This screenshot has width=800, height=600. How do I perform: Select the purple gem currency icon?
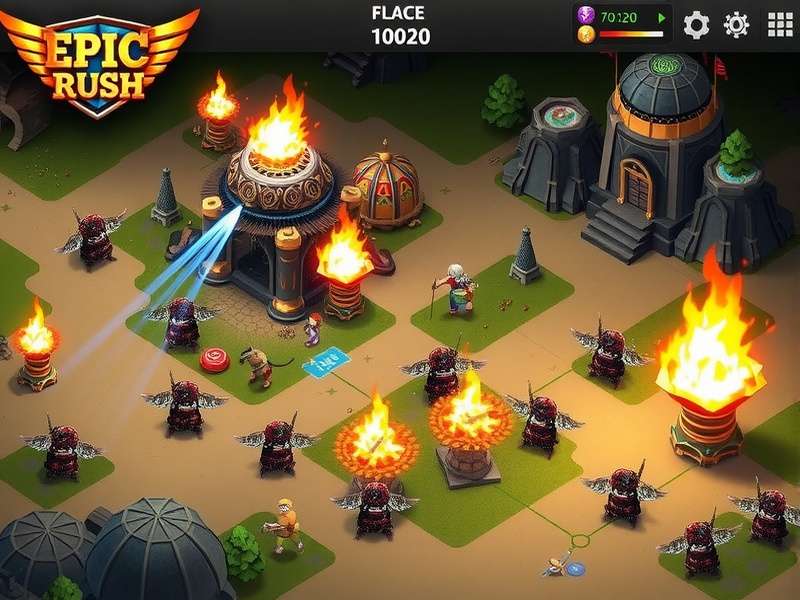[x=586, y=15]
